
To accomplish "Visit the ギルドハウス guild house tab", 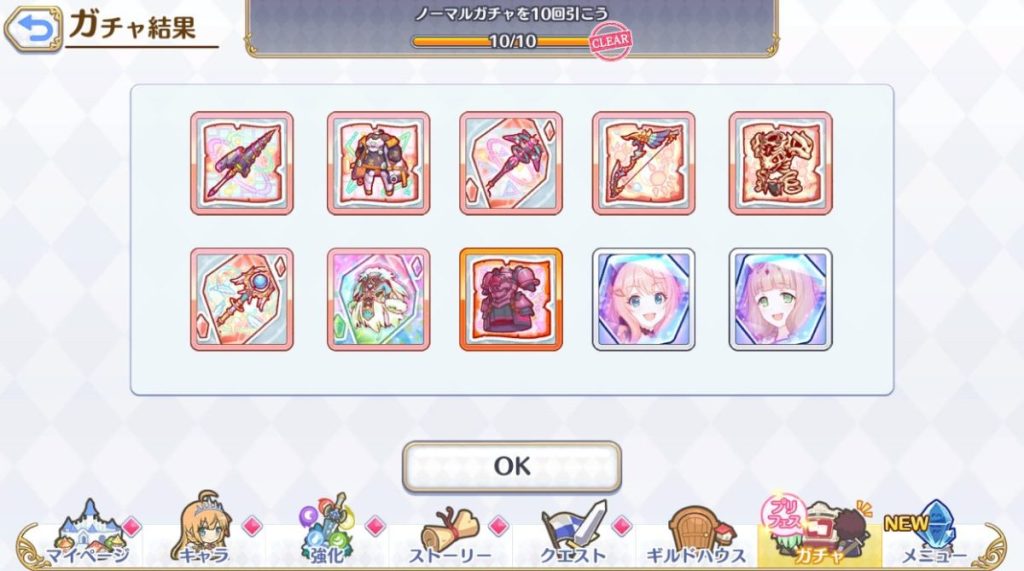I will [698, 536].
